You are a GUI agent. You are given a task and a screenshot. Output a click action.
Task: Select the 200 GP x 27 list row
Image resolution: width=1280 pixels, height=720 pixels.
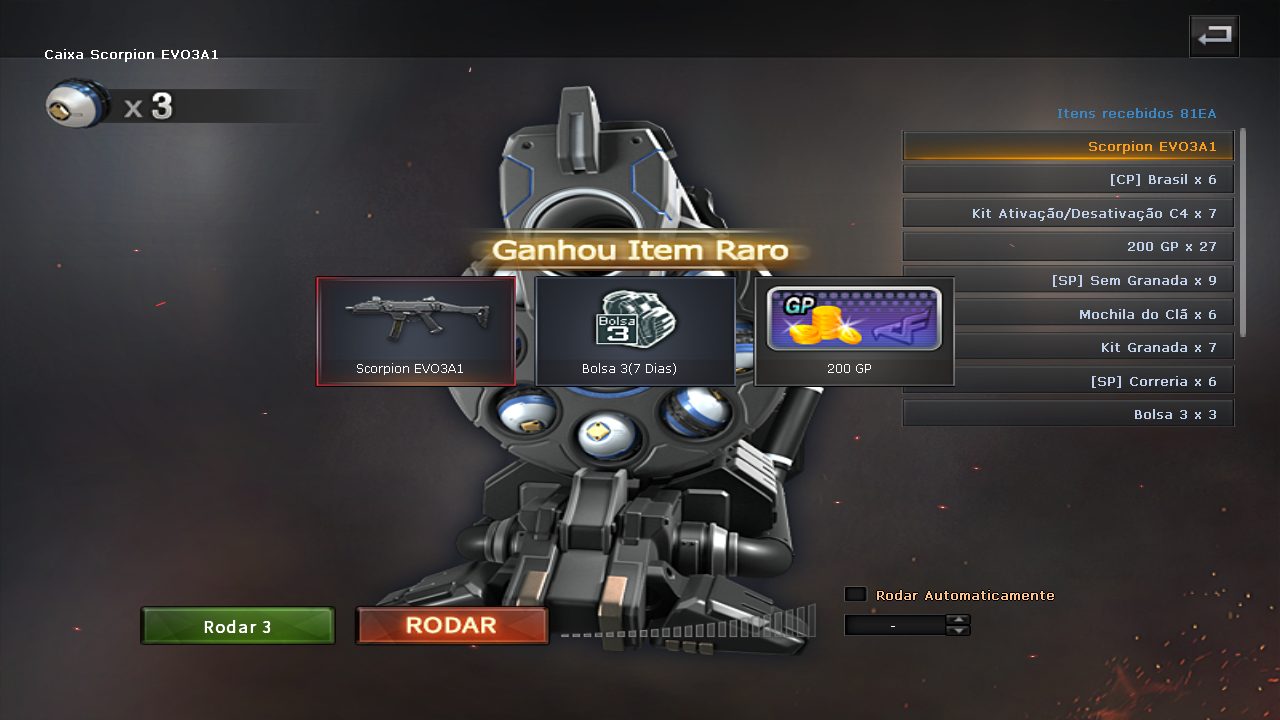pos(1067,246)
